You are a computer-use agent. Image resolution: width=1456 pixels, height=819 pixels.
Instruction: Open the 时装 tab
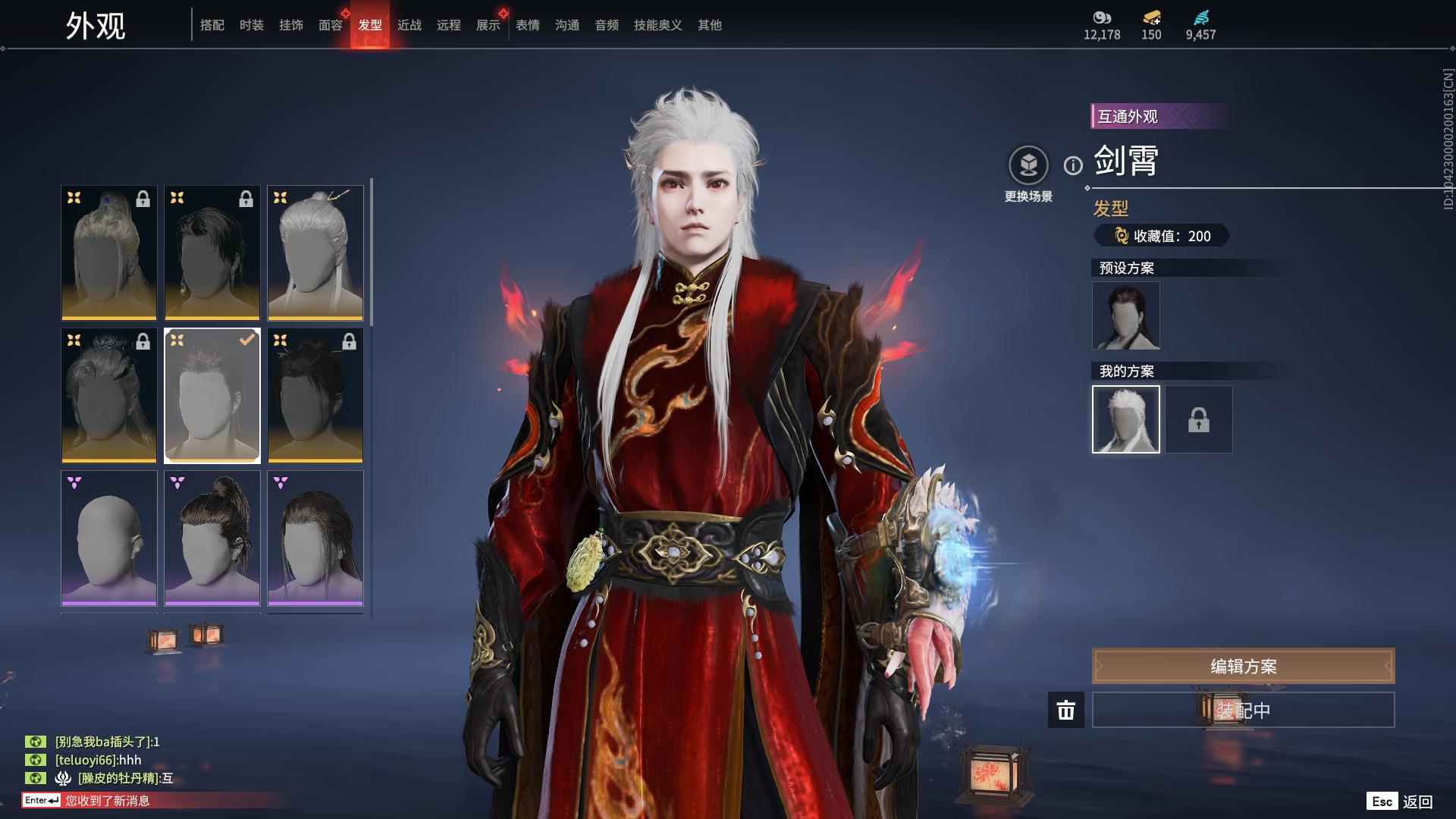pyautogui.click(x=252, y=25)
